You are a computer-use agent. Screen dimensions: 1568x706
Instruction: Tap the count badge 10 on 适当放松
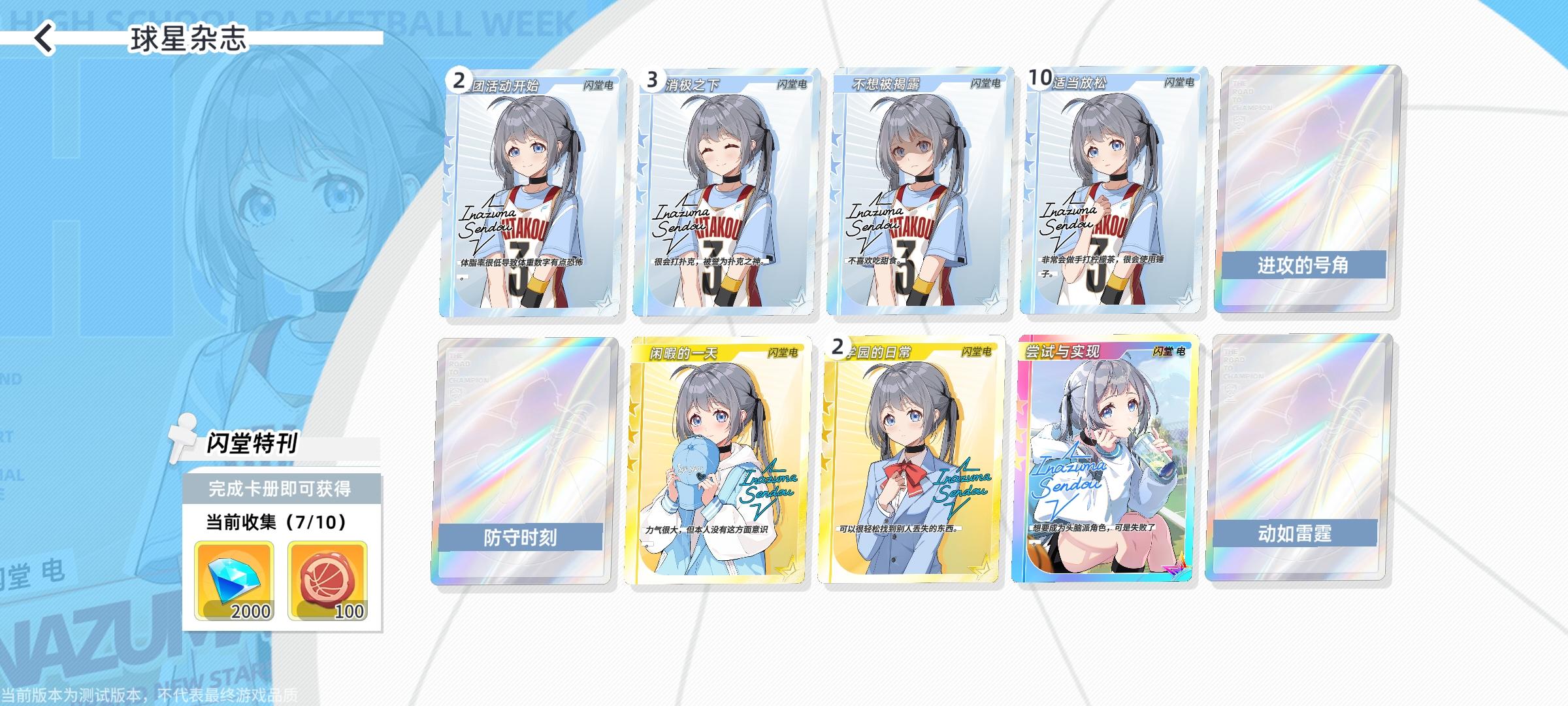coord(1043,76)
